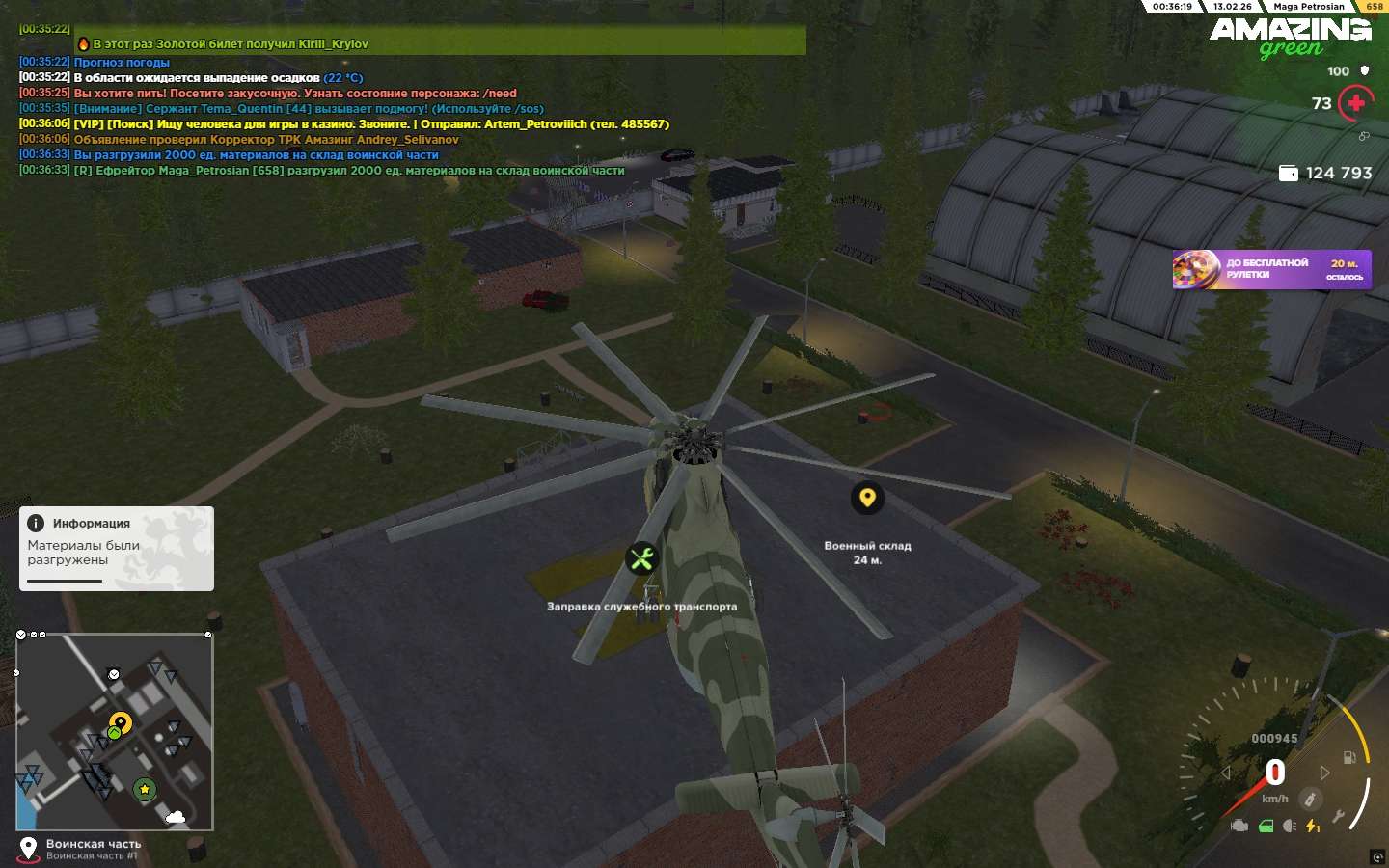
Task: Select the green star marker on the minimap
Action: coord(145,790)
